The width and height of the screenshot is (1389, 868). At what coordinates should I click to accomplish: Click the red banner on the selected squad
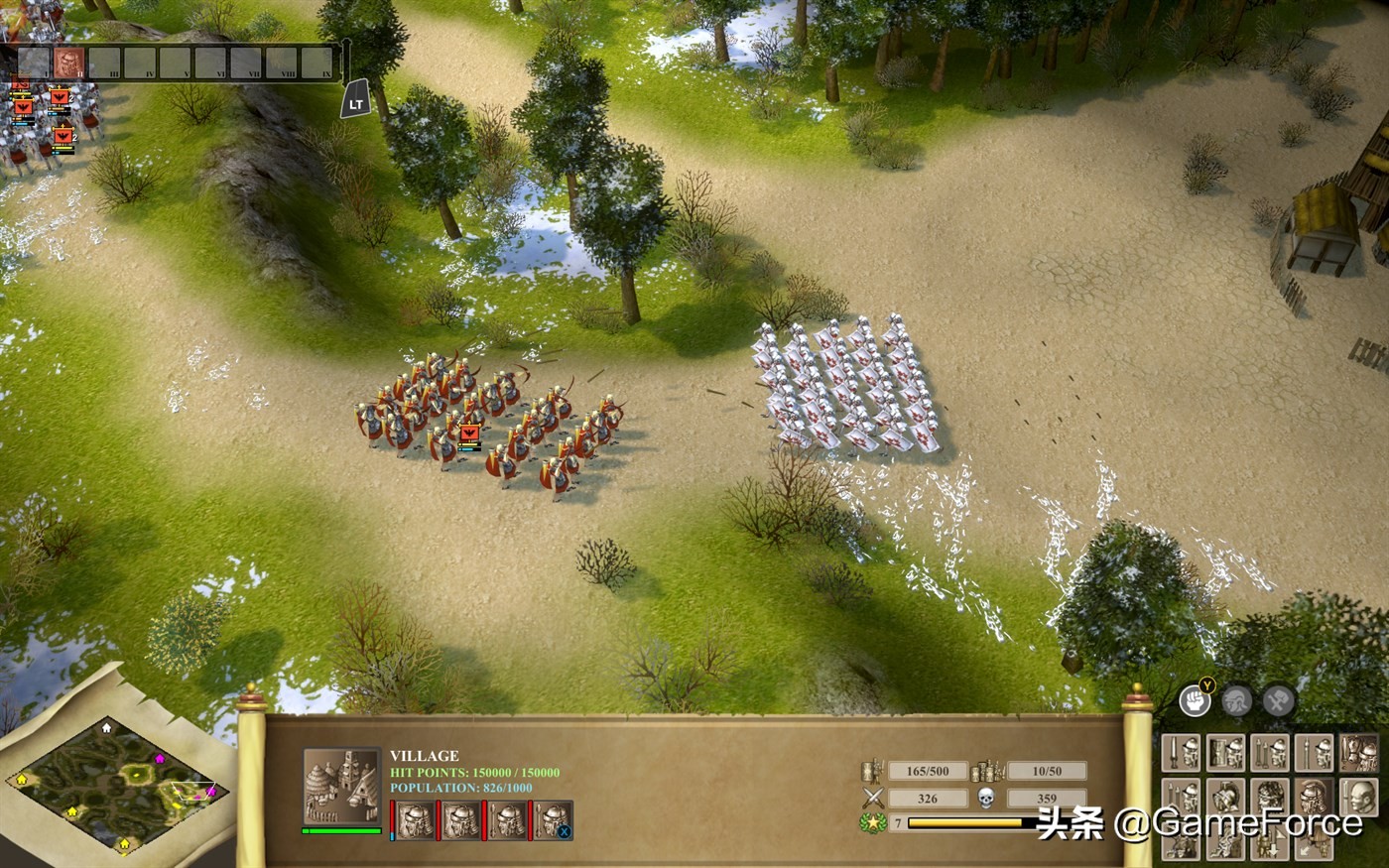click(469, 434)
